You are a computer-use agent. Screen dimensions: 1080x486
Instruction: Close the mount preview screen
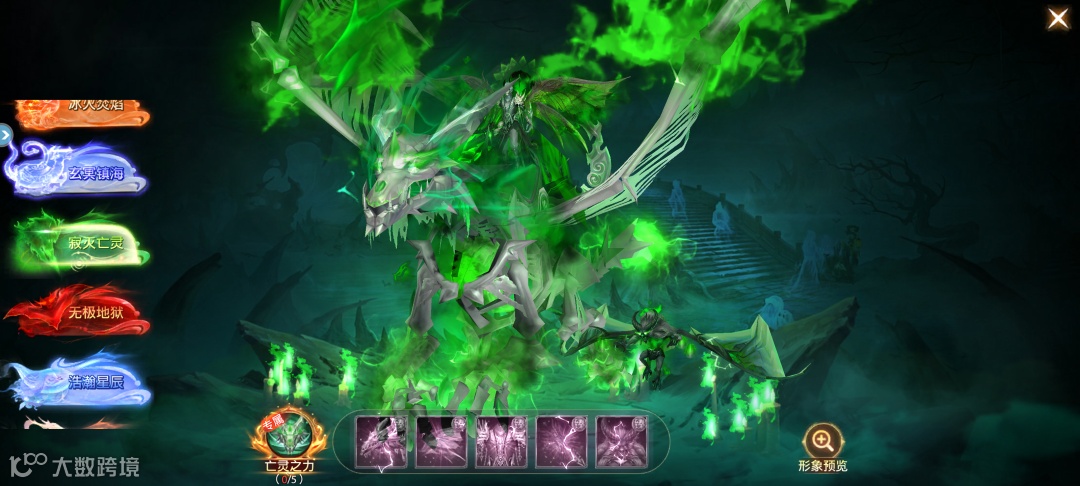click(x=1057, y=18)
